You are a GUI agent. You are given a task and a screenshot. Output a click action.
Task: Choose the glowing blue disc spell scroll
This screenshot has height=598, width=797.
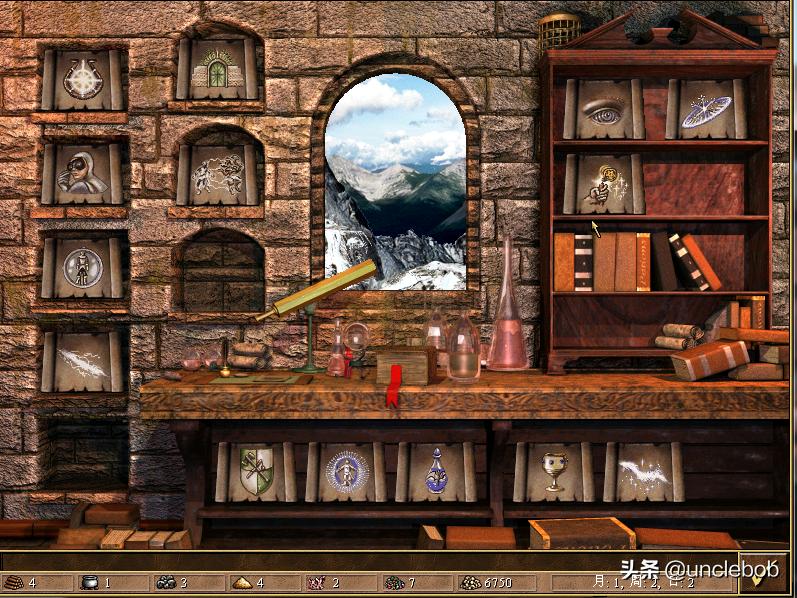tap(706, 109)
